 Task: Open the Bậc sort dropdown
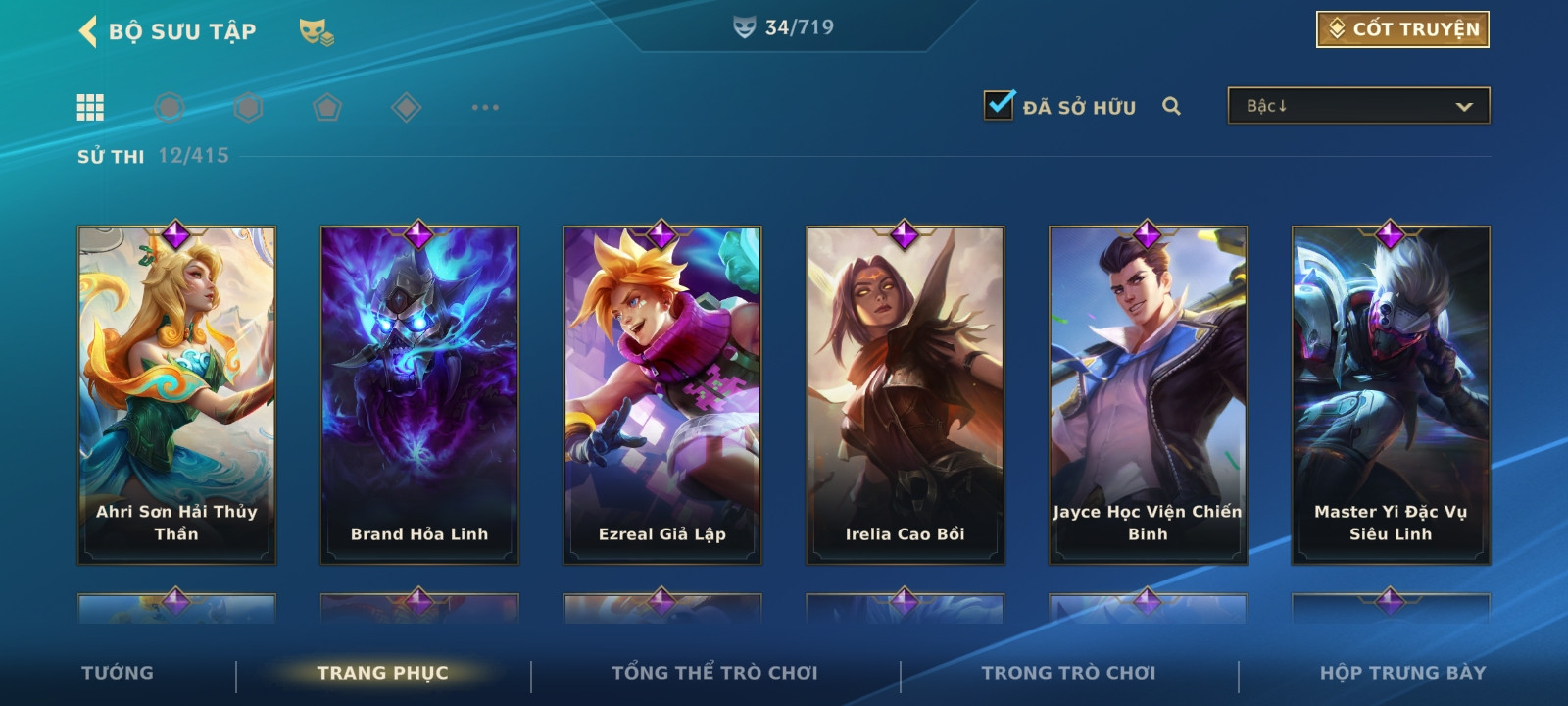1358,106
